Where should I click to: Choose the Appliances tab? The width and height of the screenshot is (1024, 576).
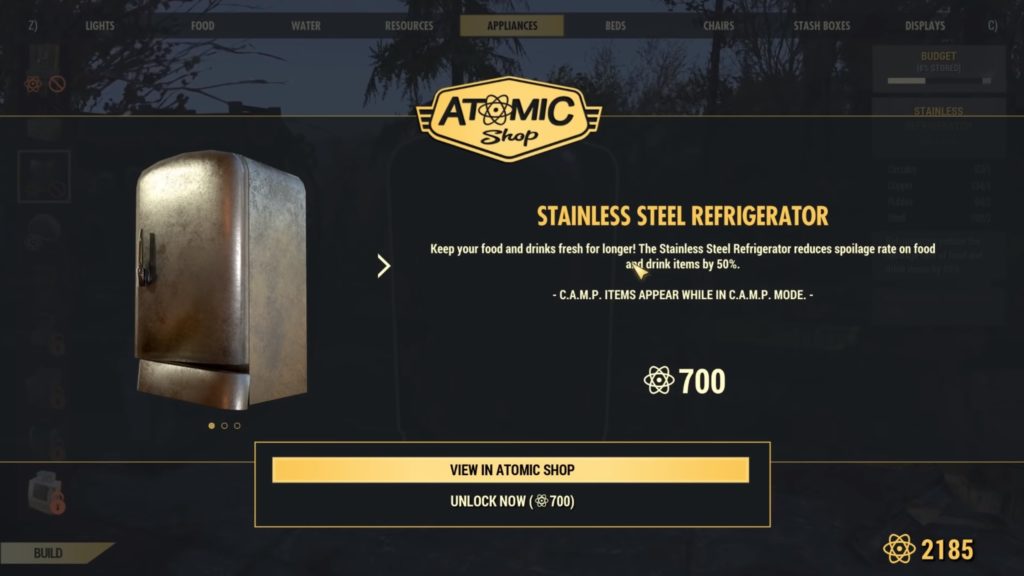(512, 26)
